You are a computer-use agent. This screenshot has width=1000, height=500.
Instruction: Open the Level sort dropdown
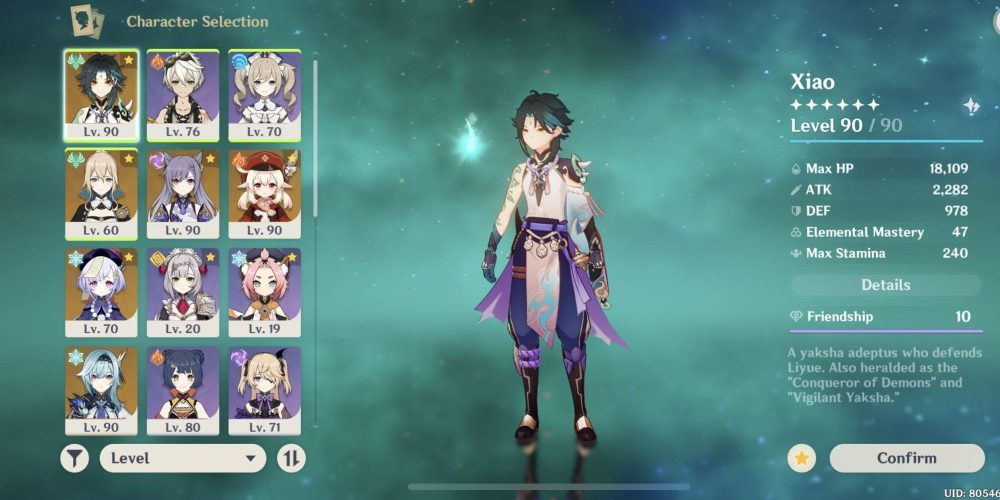183,458
